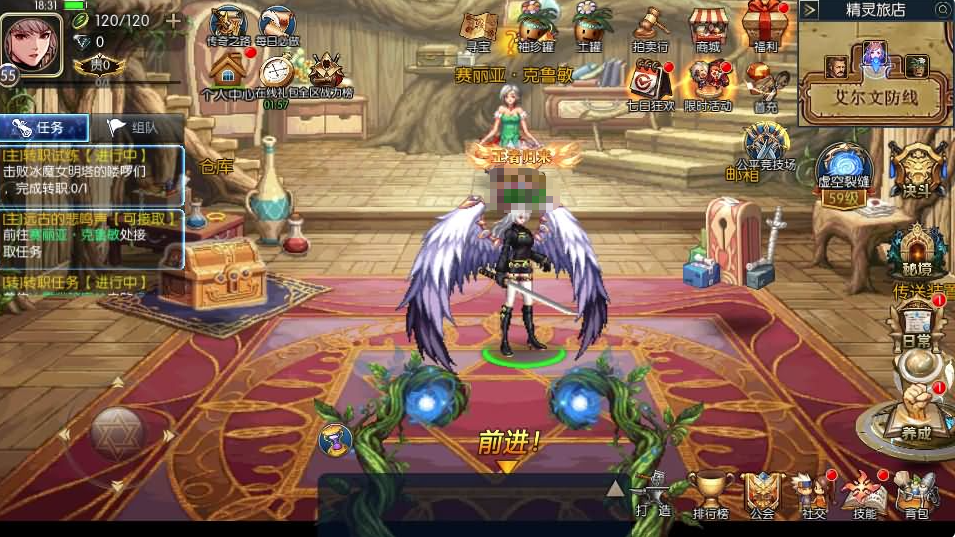Switch to the 任务 quest tab
955x537 pixels.
44,128
